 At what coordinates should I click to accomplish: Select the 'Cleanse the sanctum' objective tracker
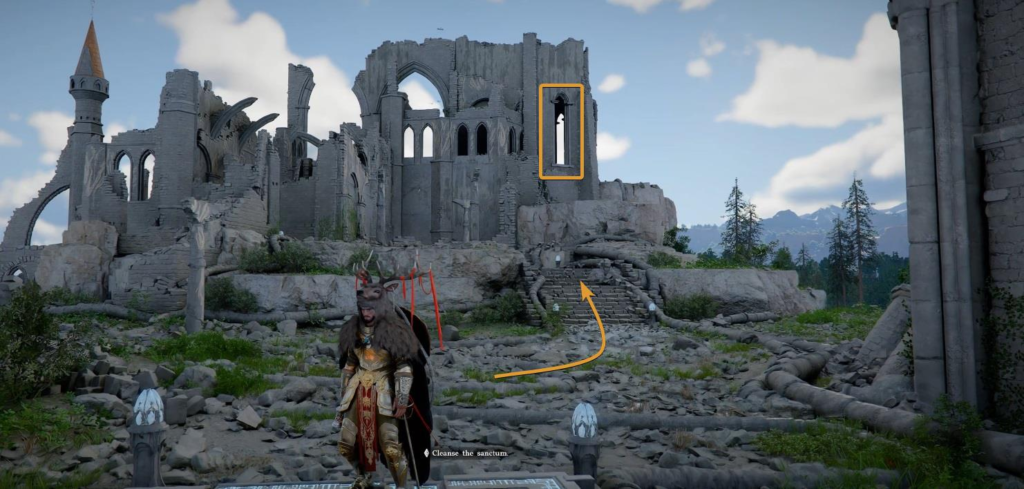point(466,453)
